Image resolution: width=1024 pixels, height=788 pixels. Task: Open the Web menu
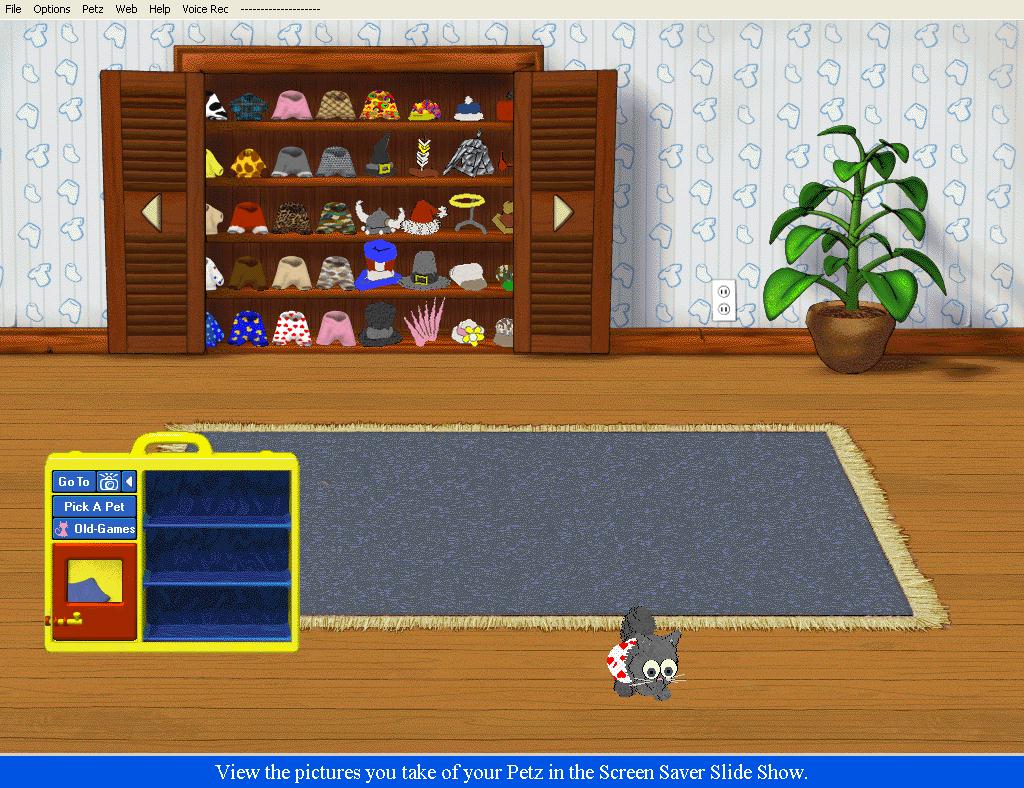(x=126, y=9)
